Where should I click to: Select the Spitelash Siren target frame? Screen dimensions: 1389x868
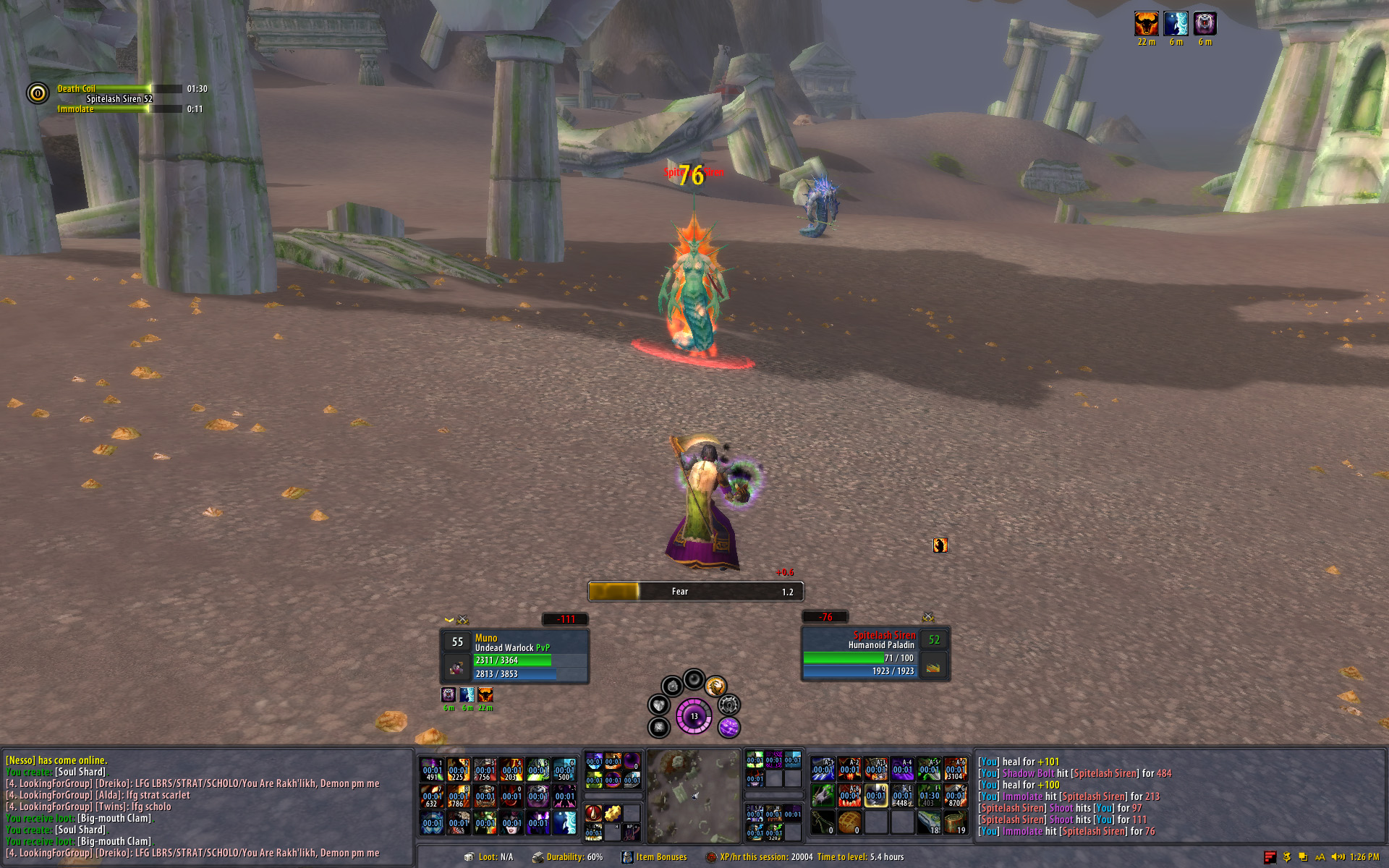[x=875, y=655]
